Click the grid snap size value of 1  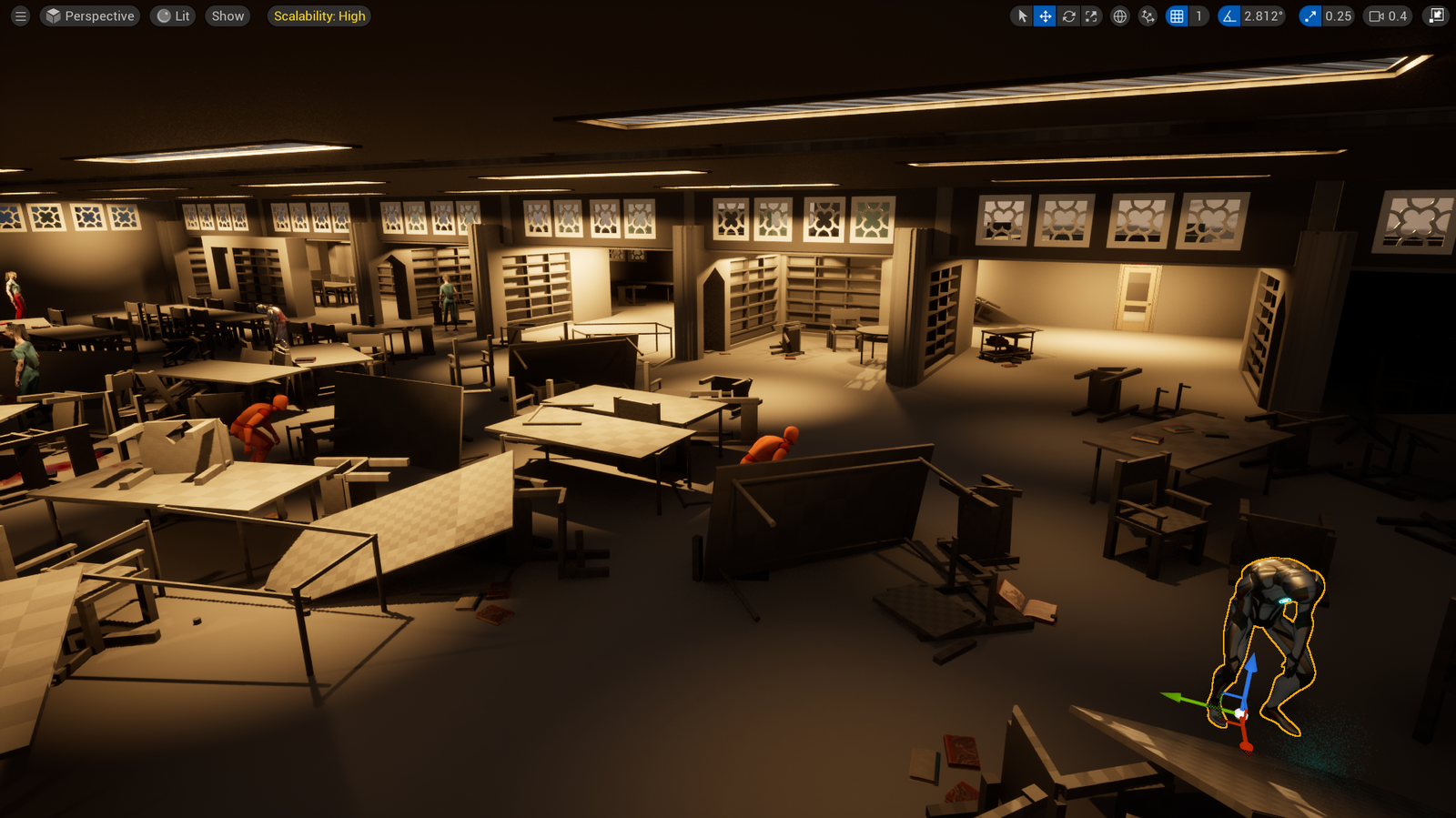1198,15
